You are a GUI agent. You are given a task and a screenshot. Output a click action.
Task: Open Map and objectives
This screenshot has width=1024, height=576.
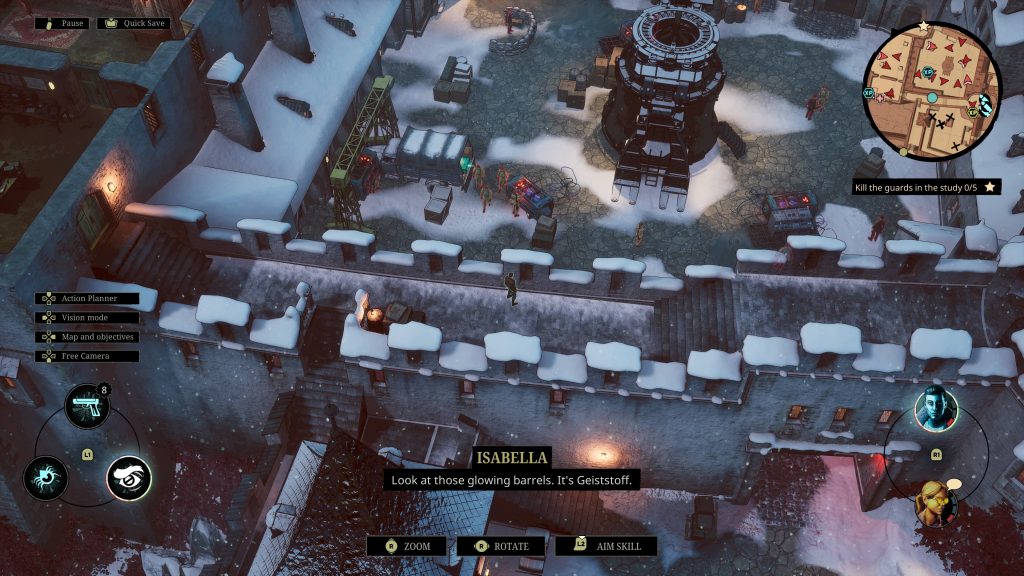[87, 337]
